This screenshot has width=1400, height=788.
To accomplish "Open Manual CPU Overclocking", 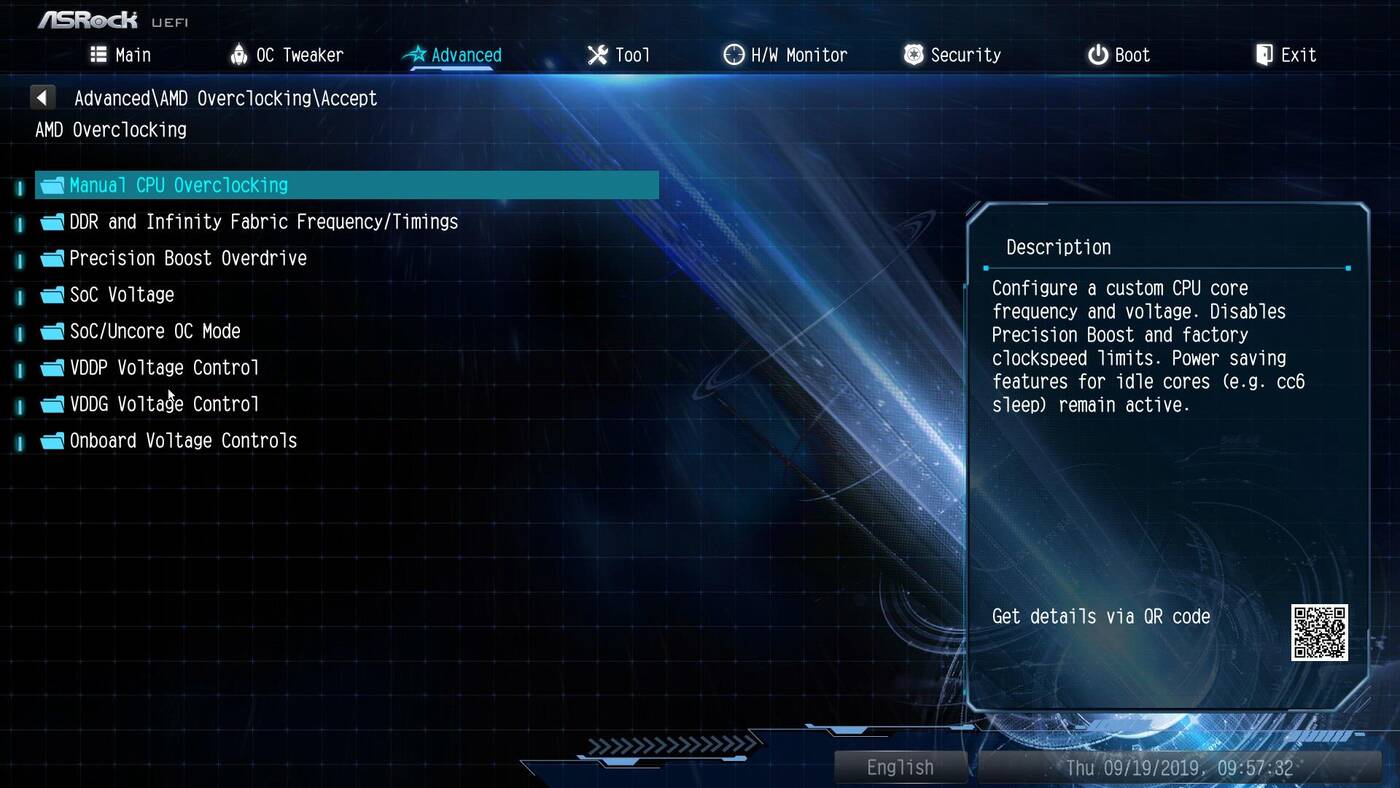I will [x=178, y=185].
